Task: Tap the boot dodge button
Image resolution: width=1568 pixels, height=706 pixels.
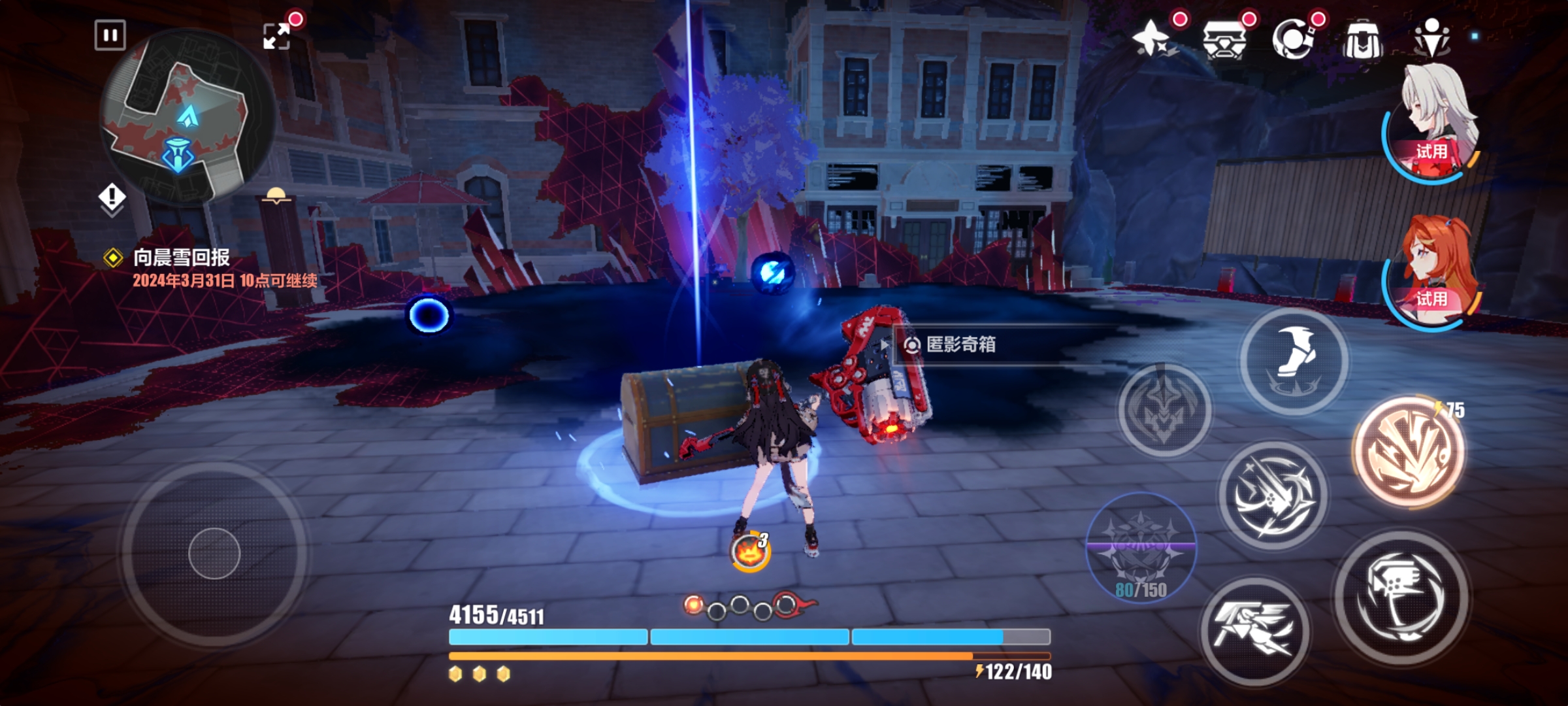Action: (1294, 361)
